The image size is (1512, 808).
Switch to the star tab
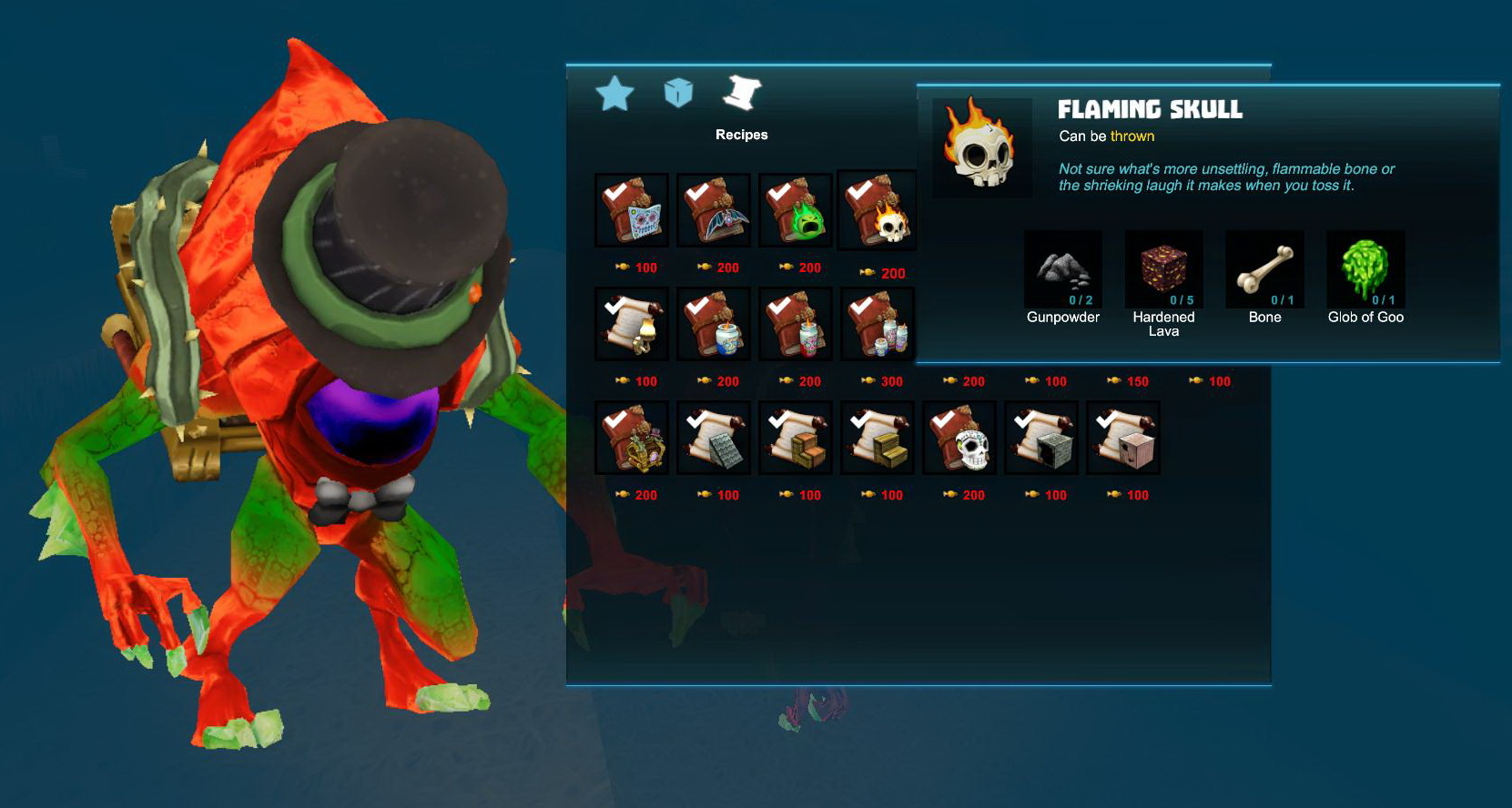point(615,92)
